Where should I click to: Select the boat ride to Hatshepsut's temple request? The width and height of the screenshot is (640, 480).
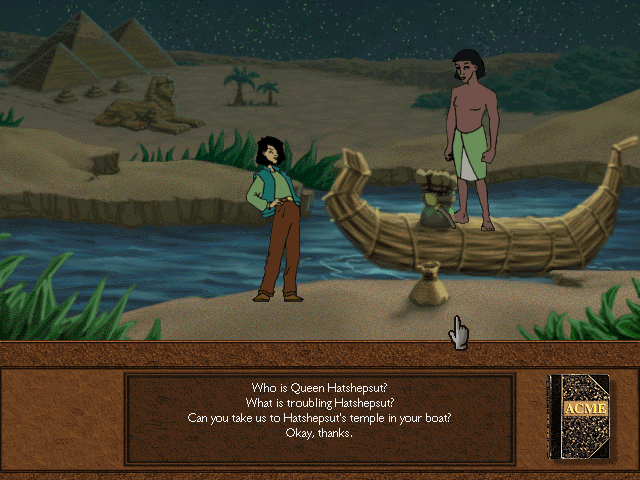(319, 418)
